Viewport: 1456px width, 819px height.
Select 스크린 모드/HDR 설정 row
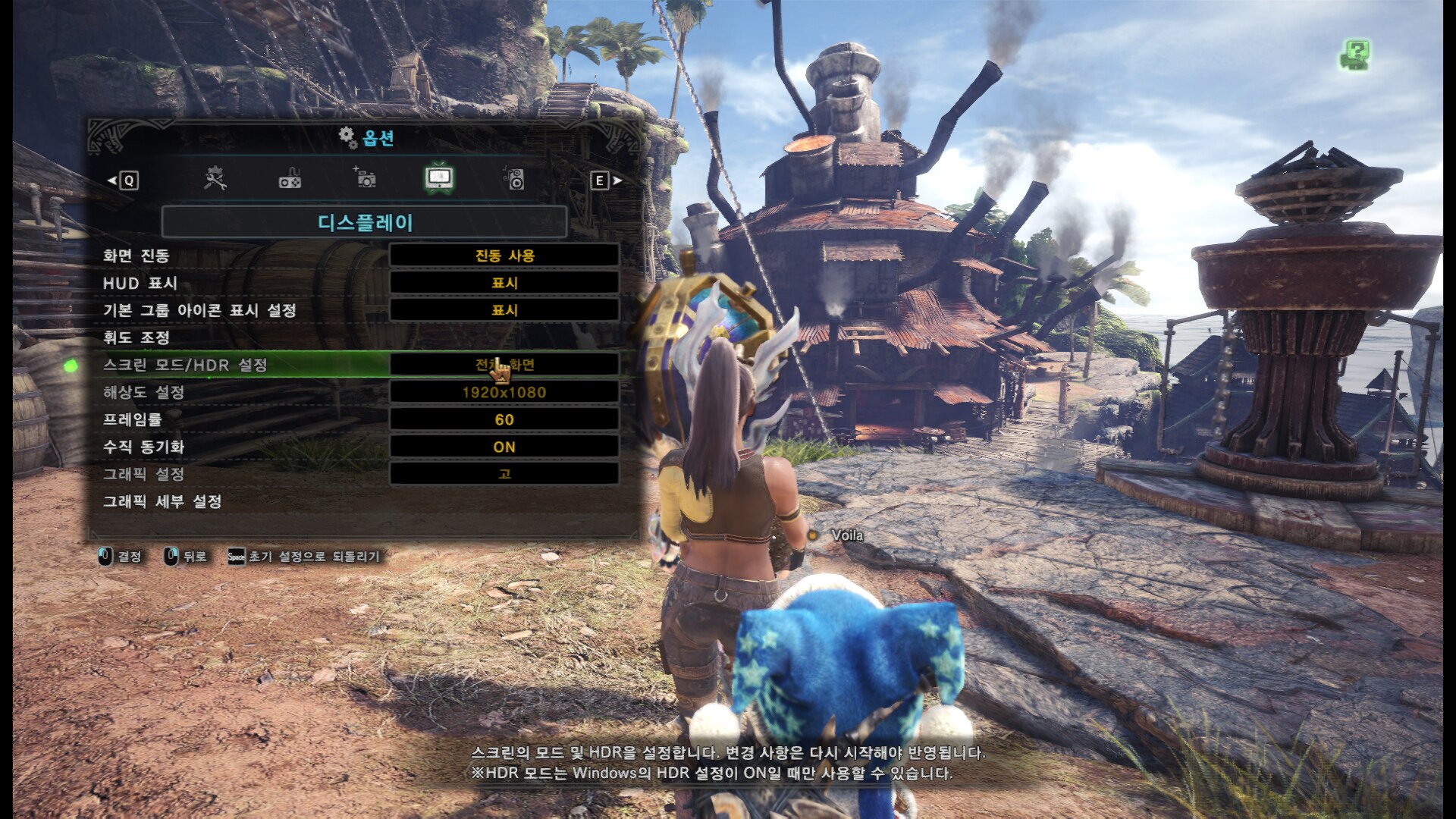click(185, 365)
